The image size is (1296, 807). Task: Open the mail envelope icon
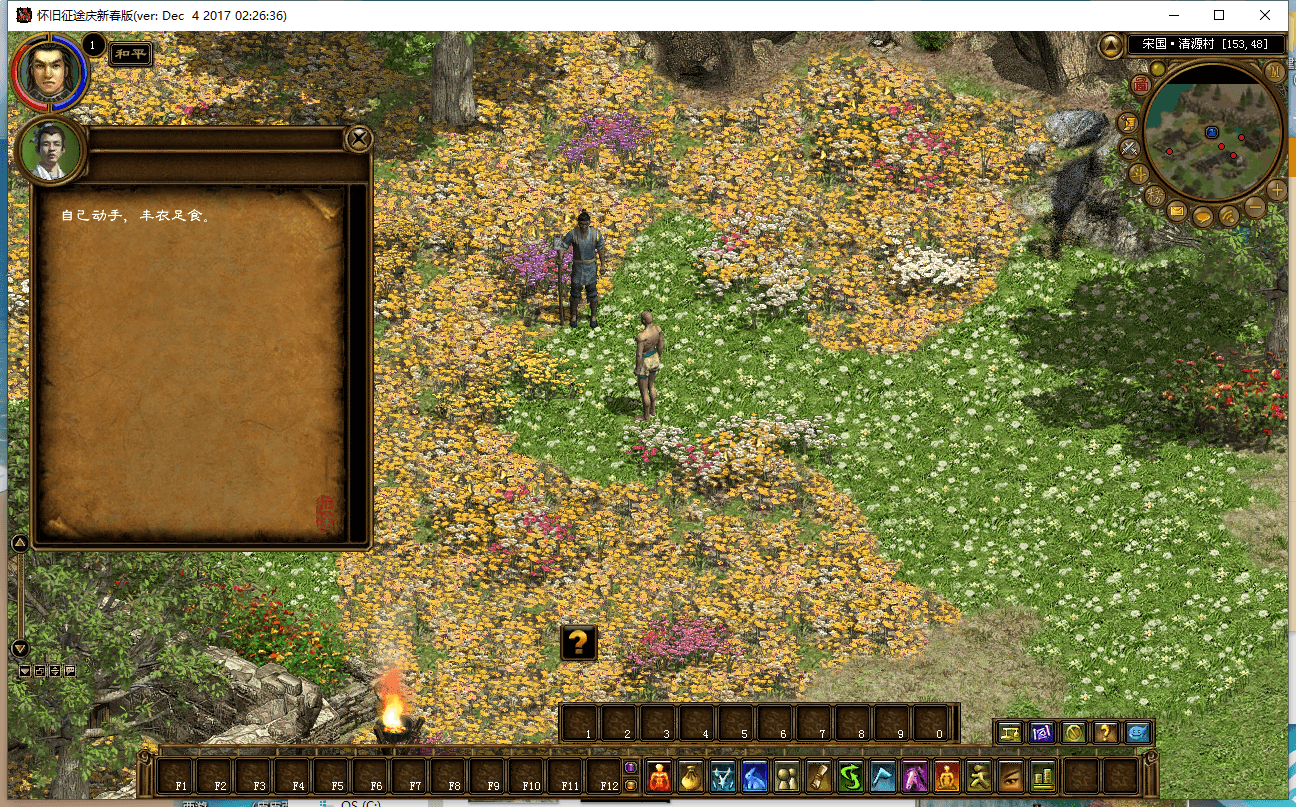click(x=1177, y=212)
